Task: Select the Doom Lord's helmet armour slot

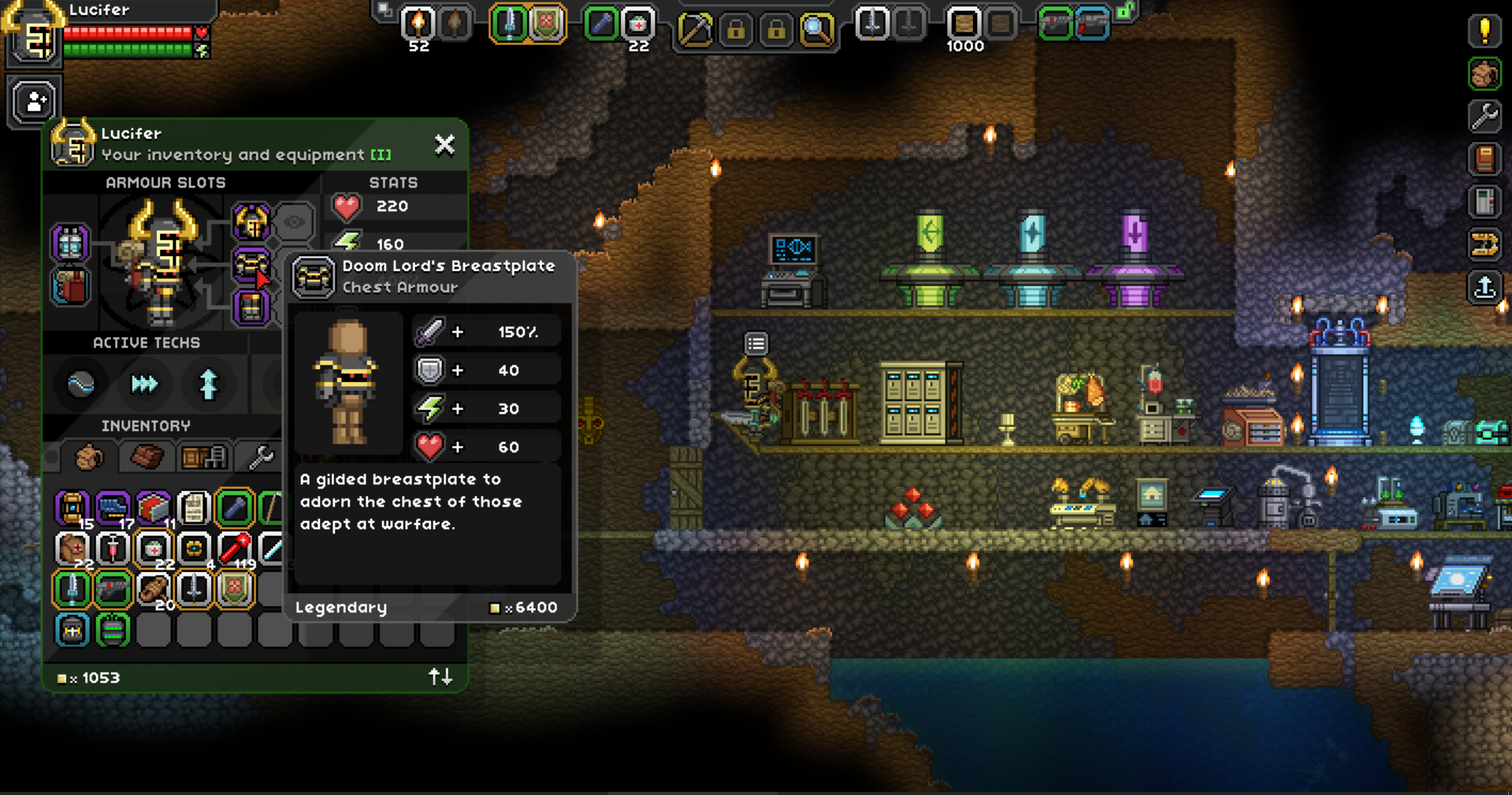Action: click(x=251, y=222)
